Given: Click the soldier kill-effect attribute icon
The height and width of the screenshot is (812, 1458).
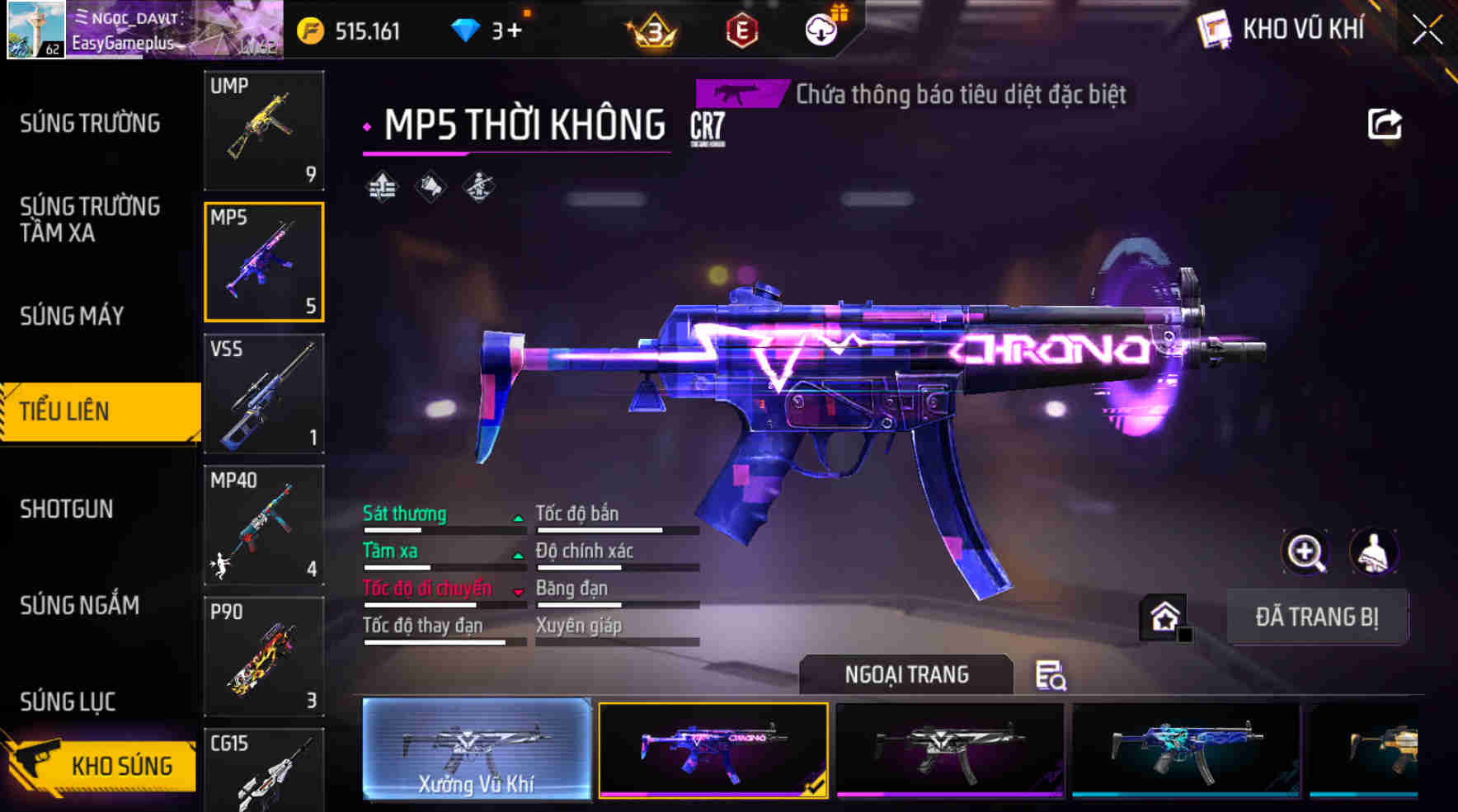Looking at the screenshot, I should pyautogui.click(x=478, y=185).
